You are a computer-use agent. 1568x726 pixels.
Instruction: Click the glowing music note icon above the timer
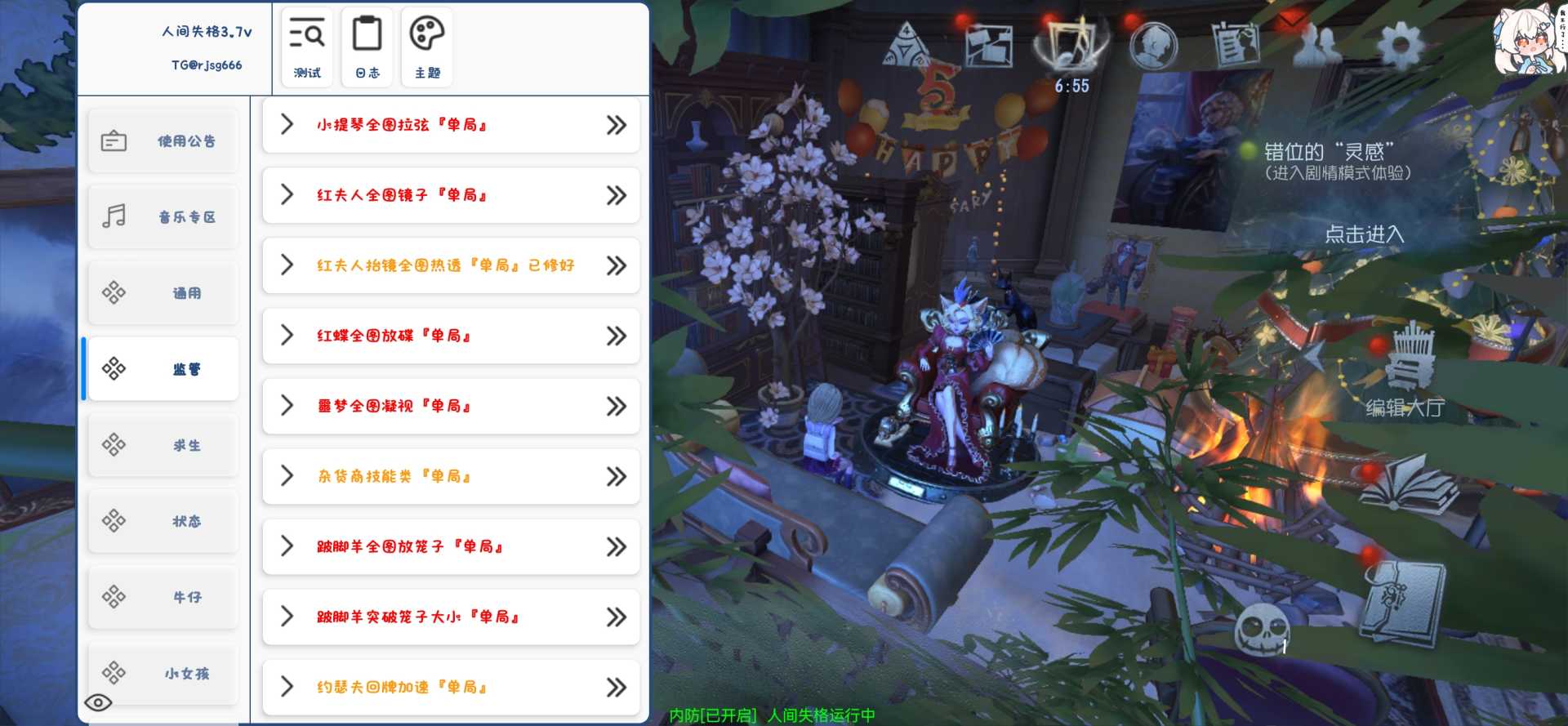pyautogui.click(x=1072, y=42)
